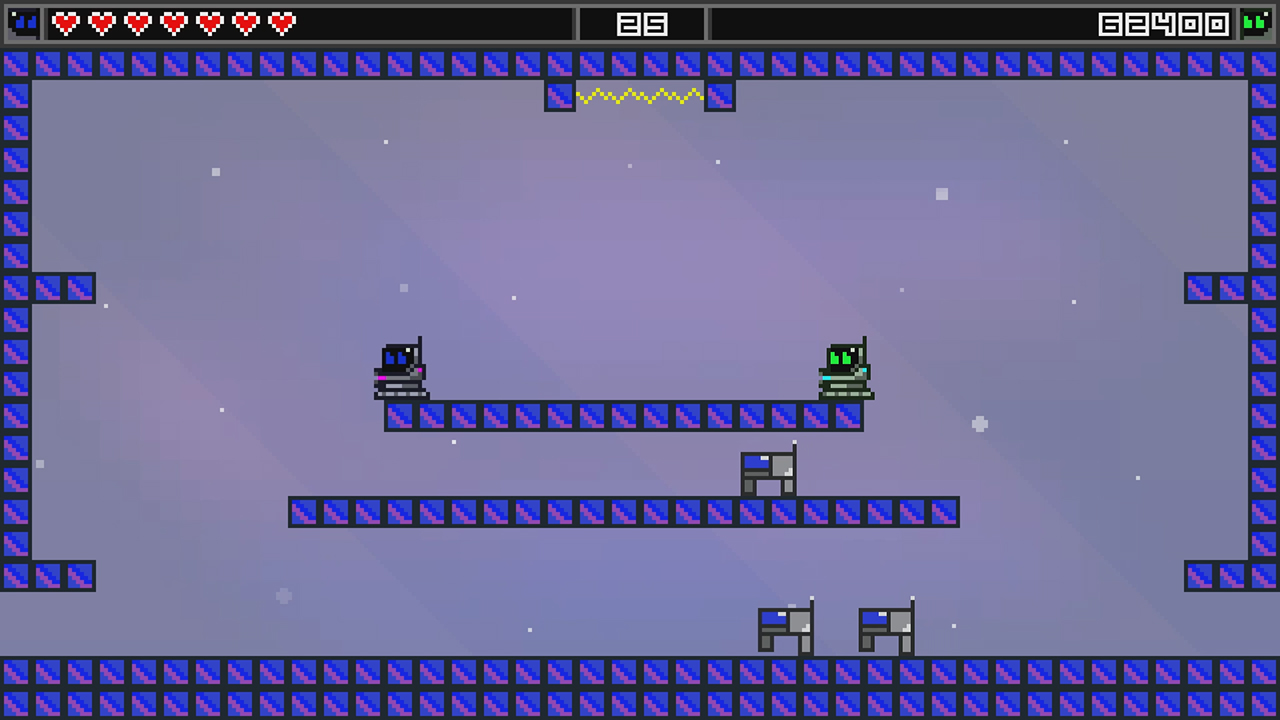Click the block left of the zigzag spring
Screen dimensions: 1280x720
(560, 96)
